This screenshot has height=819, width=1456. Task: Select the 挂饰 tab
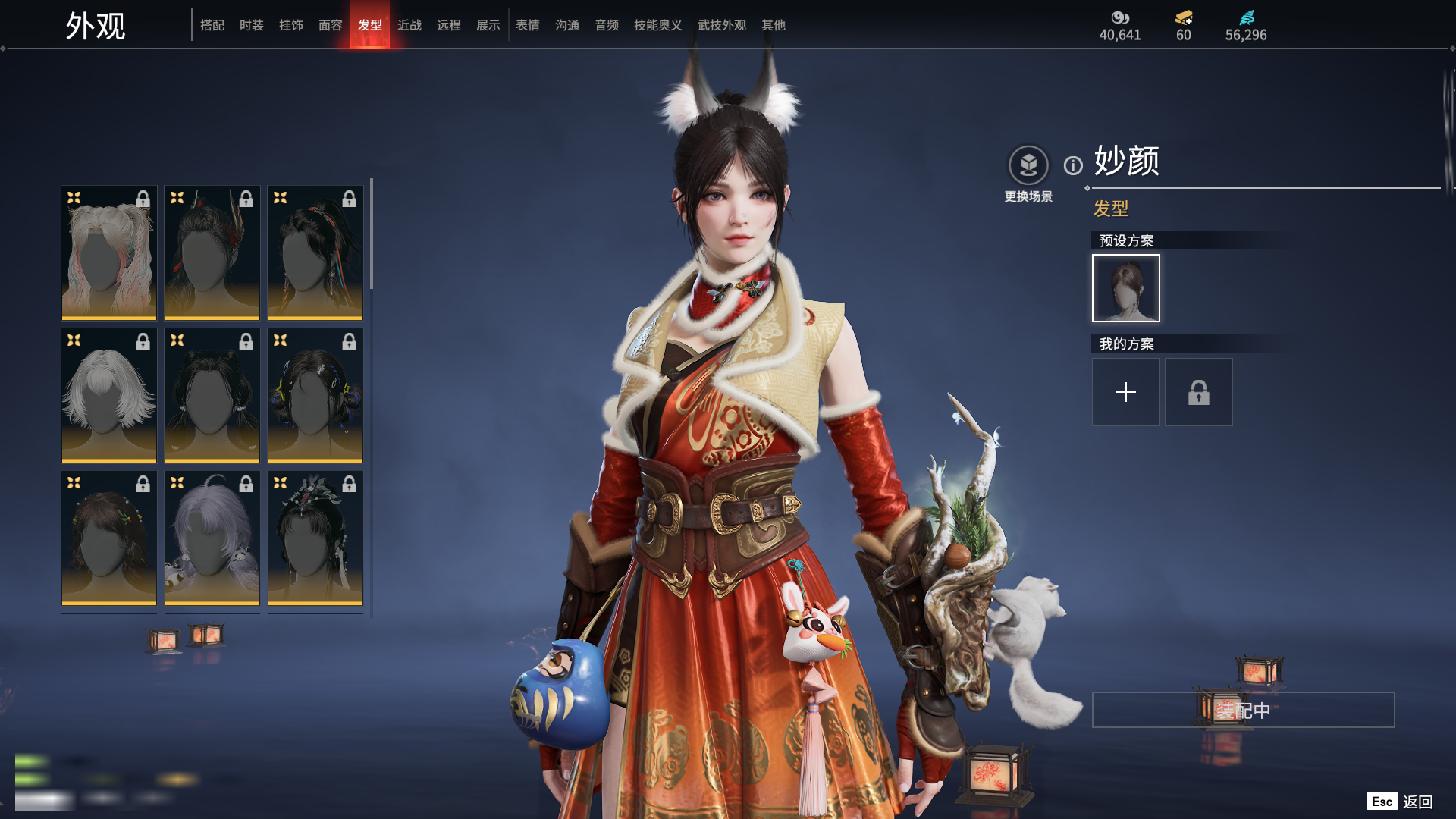(291, 25)
